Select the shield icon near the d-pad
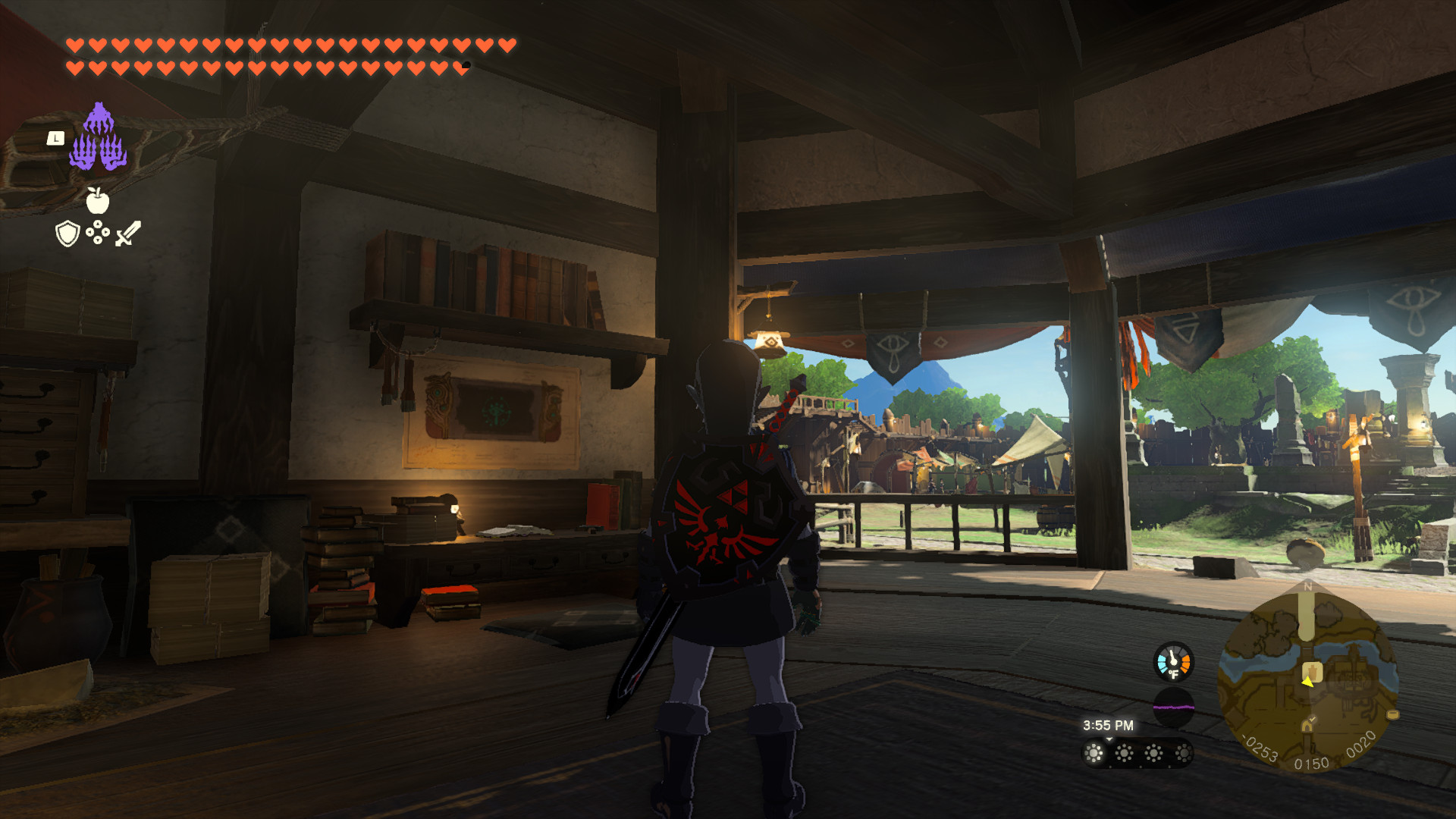The height and width of the screenshot is (819, 1456). [x=67, y=233]
